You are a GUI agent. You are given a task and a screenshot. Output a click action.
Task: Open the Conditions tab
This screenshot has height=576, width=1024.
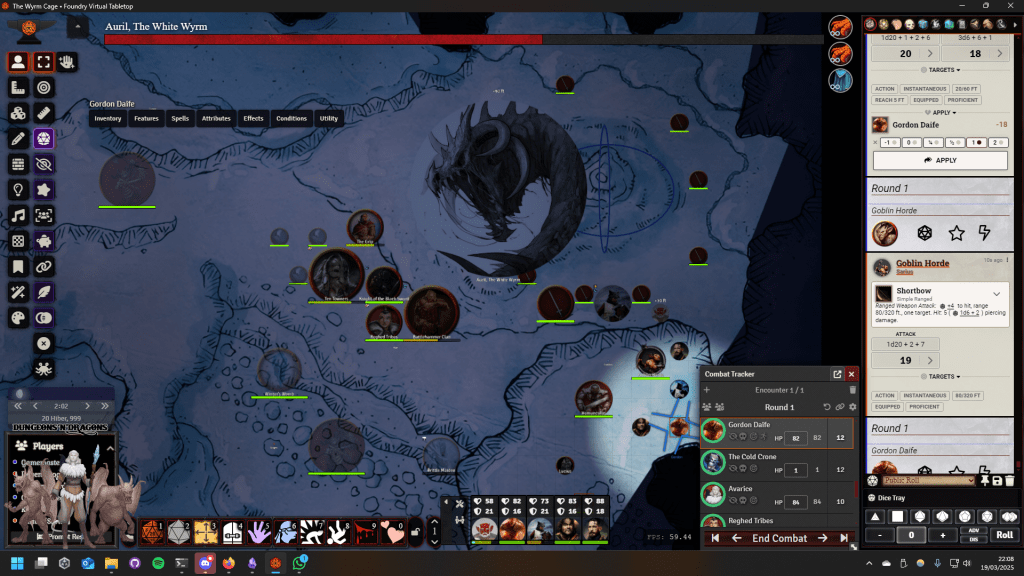coord(291,118)
